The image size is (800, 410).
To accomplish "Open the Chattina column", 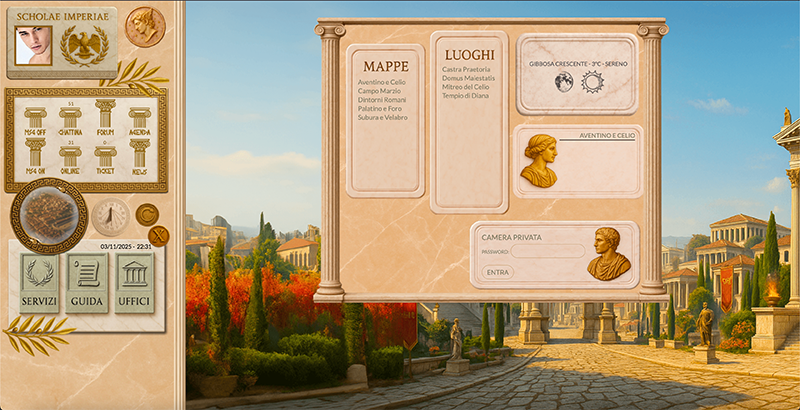I will tap(70, 120).
